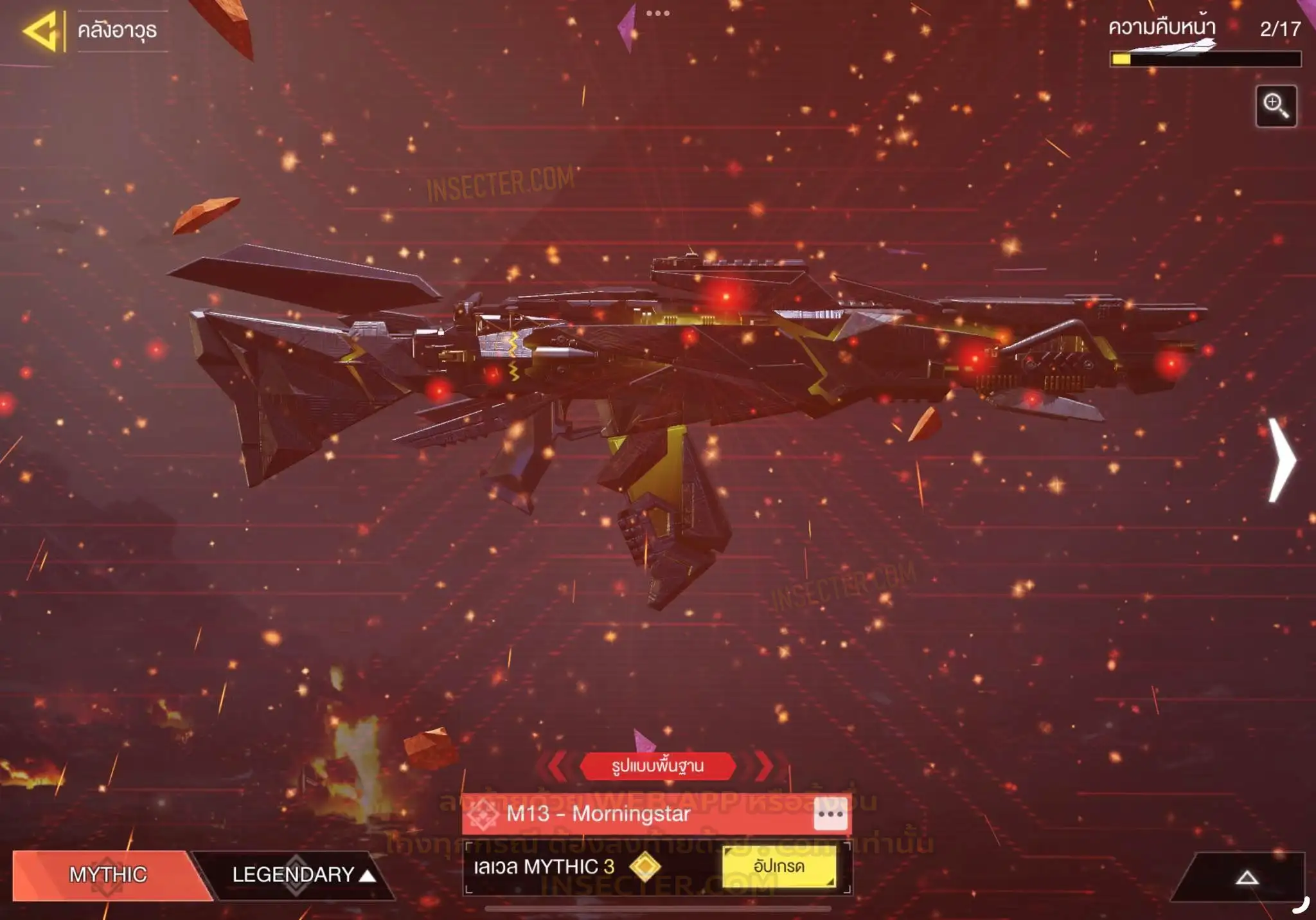Open the magnifying glass inspect view
Image resolution: width=1316 pixels, height=920 pixels.
(1276, 106)
